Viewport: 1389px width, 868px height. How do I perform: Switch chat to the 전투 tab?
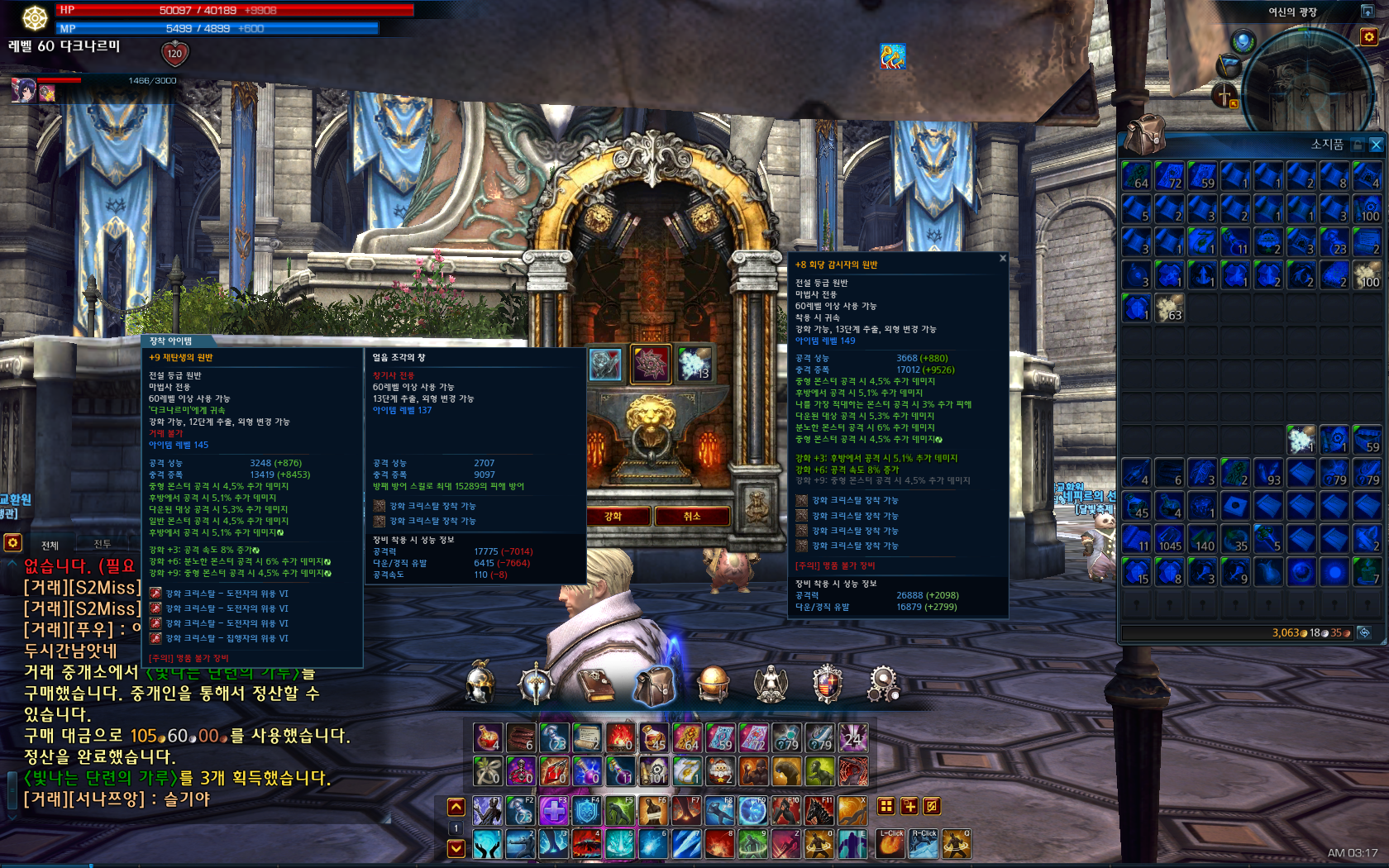click(x=103, y=544)
